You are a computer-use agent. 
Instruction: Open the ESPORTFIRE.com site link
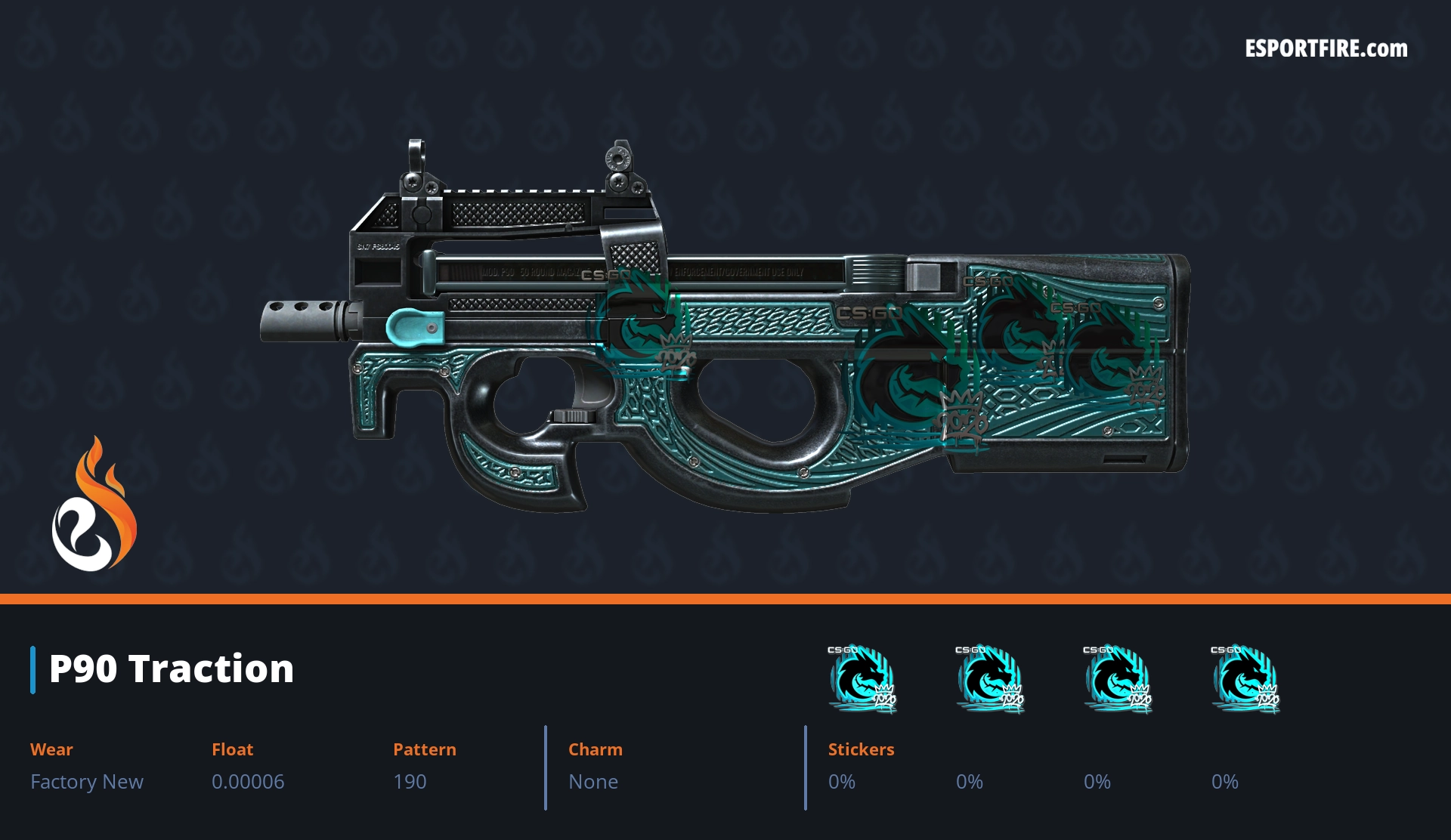coord(1326,49)
